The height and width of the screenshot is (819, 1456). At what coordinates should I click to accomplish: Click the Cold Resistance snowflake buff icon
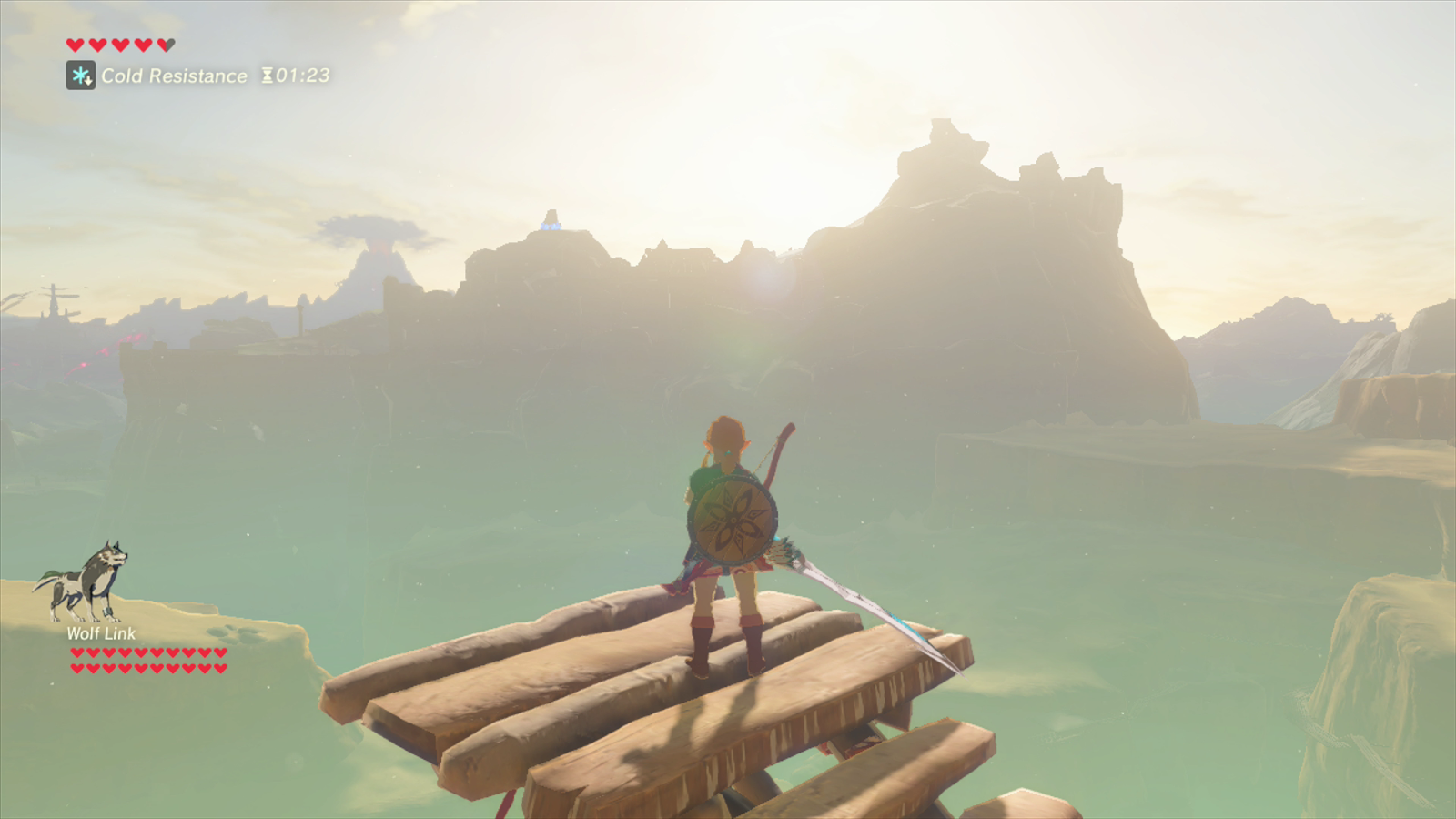pos(79,76)
